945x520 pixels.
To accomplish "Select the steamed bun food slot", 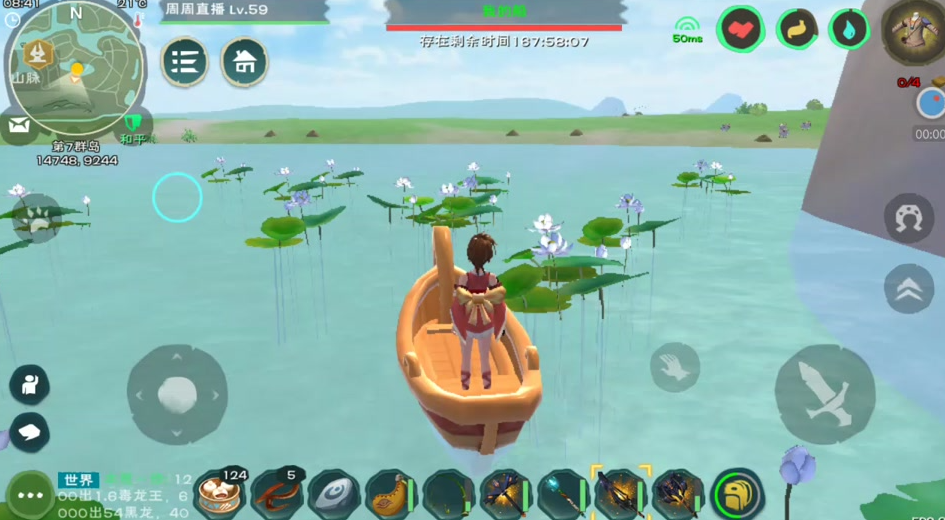I will pos(220,494).
